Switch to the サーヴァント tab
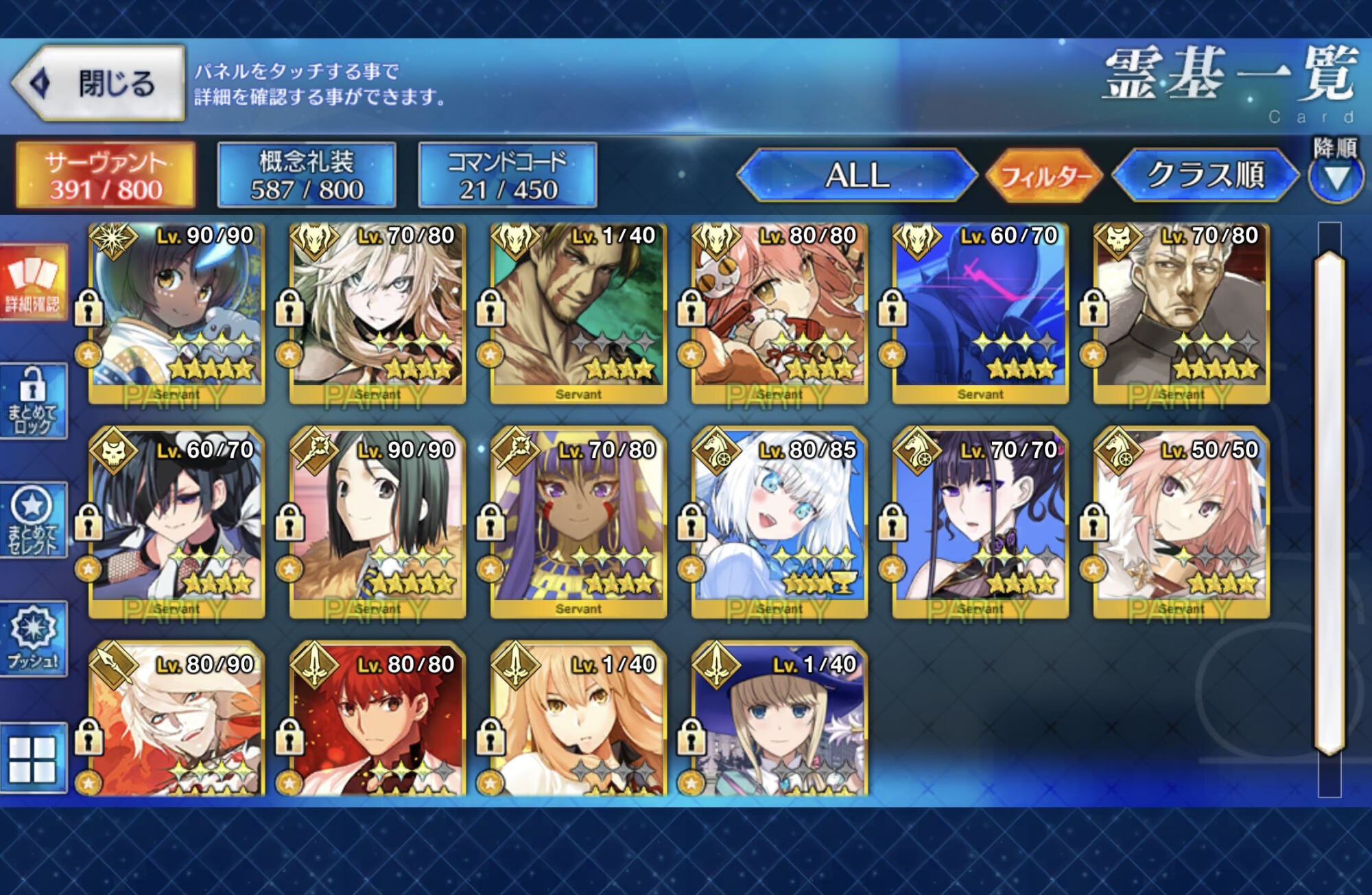The height and width of the screenshot is (895, 1372). (x=106, y=176)
